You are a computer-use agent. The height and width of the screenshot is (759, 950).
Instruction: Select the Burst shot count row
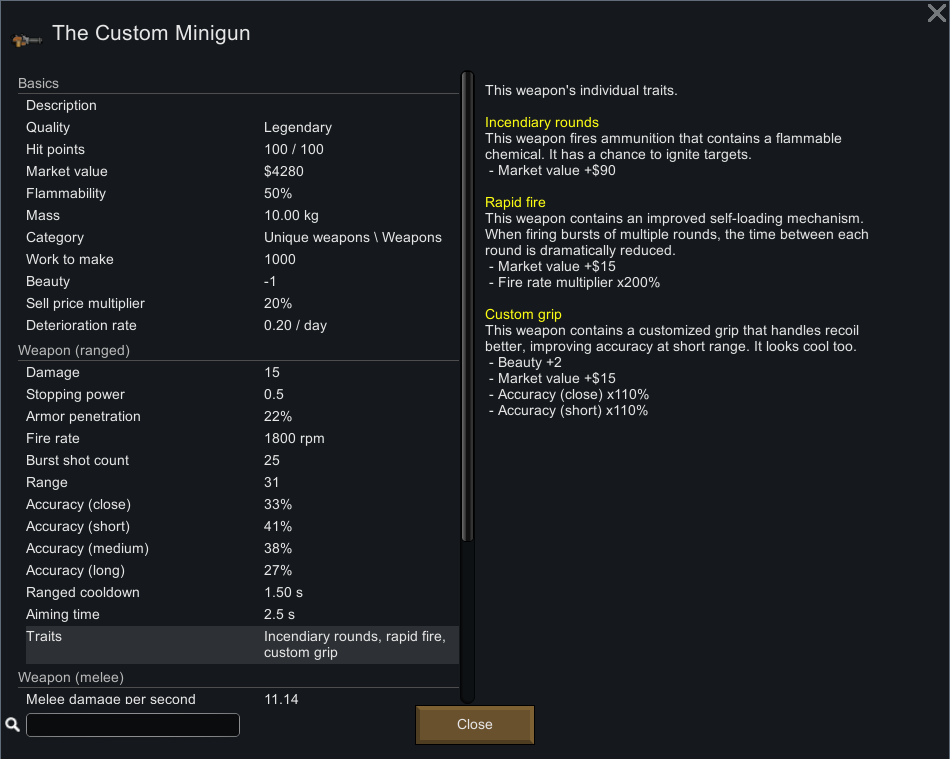pyautogui.click(x=240, y=461)
